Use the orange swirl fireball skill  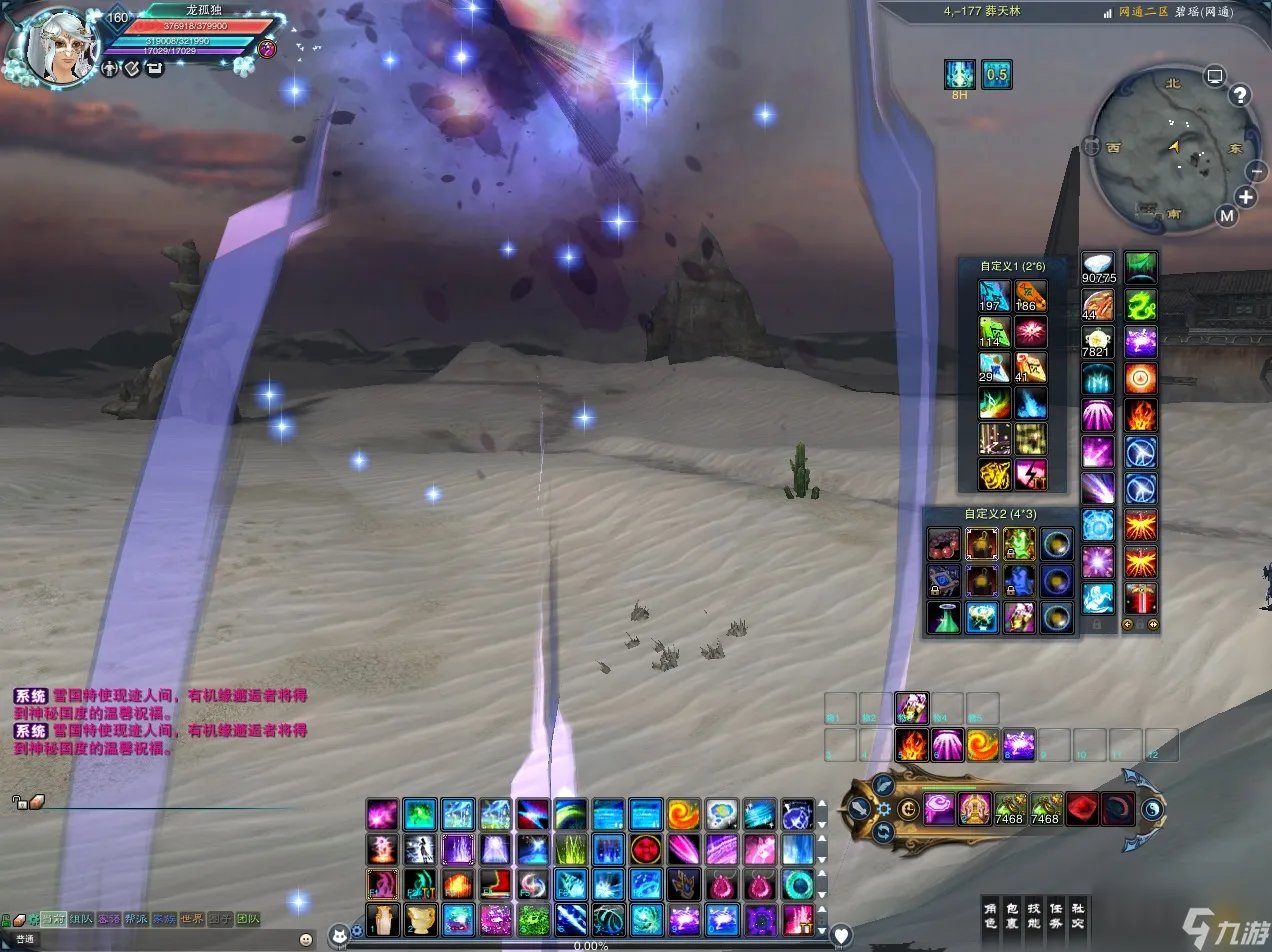click(982, 745)
